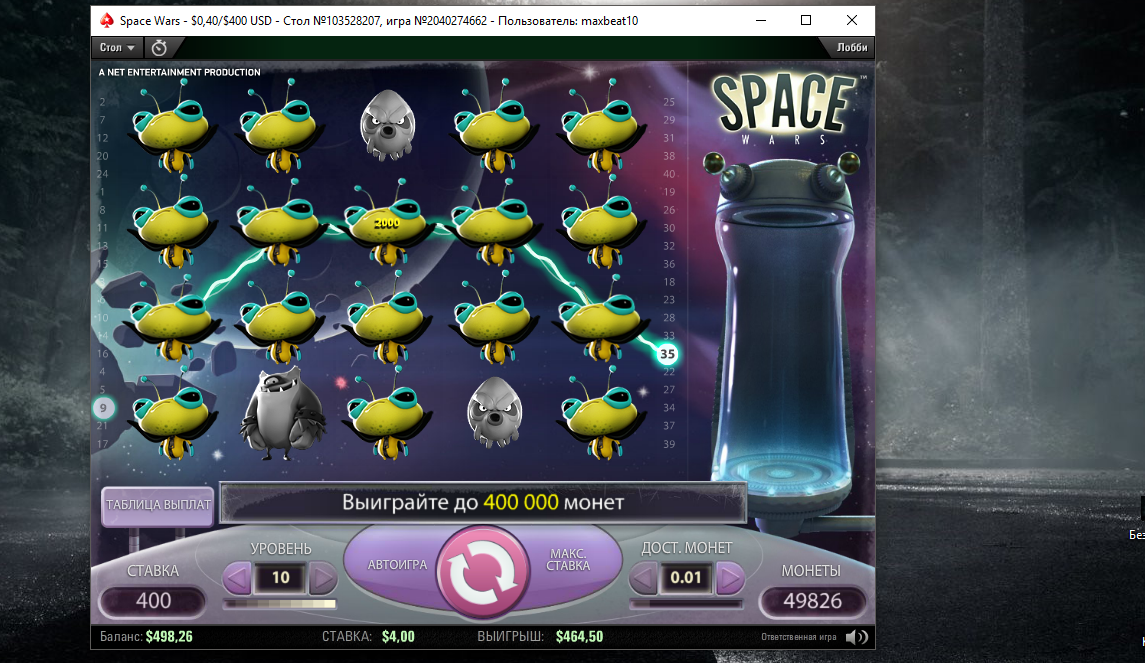Toggle the sound speaker icon
Image resolution: width=1145 pixels, height=663 pixels.
[855, 636]
